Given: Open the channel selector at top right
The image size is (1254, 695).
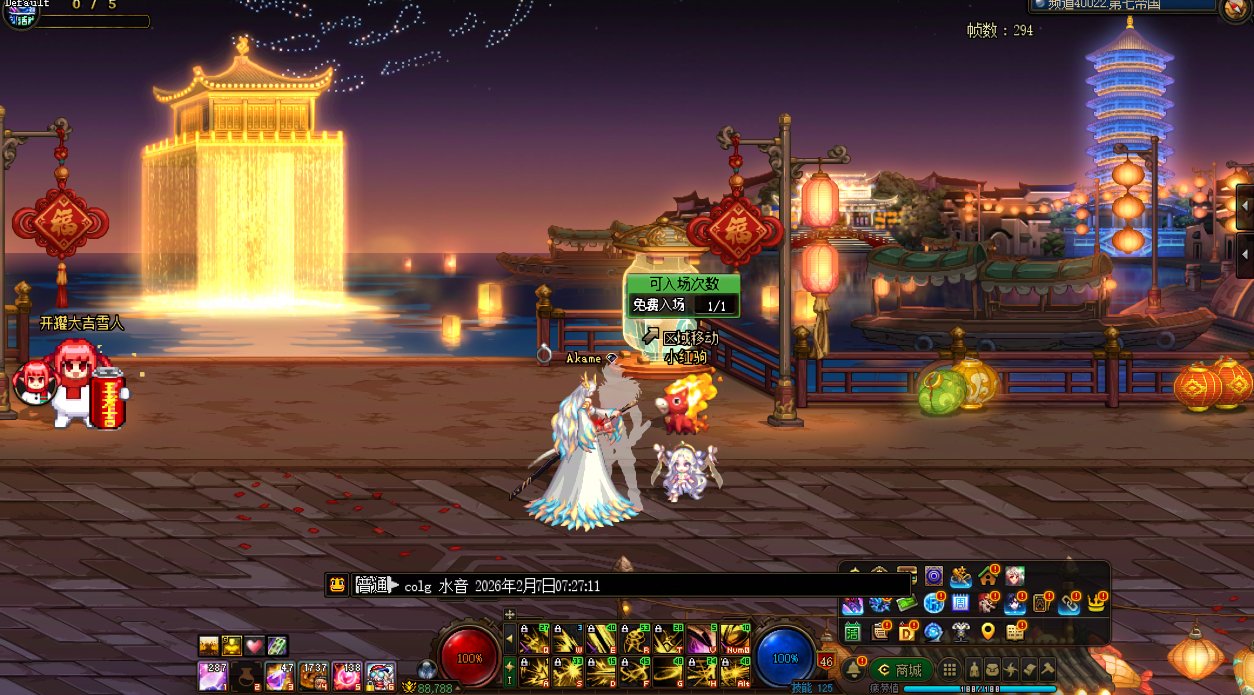Looking at the screenshot, I should pyautogui.click(x=1122, y=6).
